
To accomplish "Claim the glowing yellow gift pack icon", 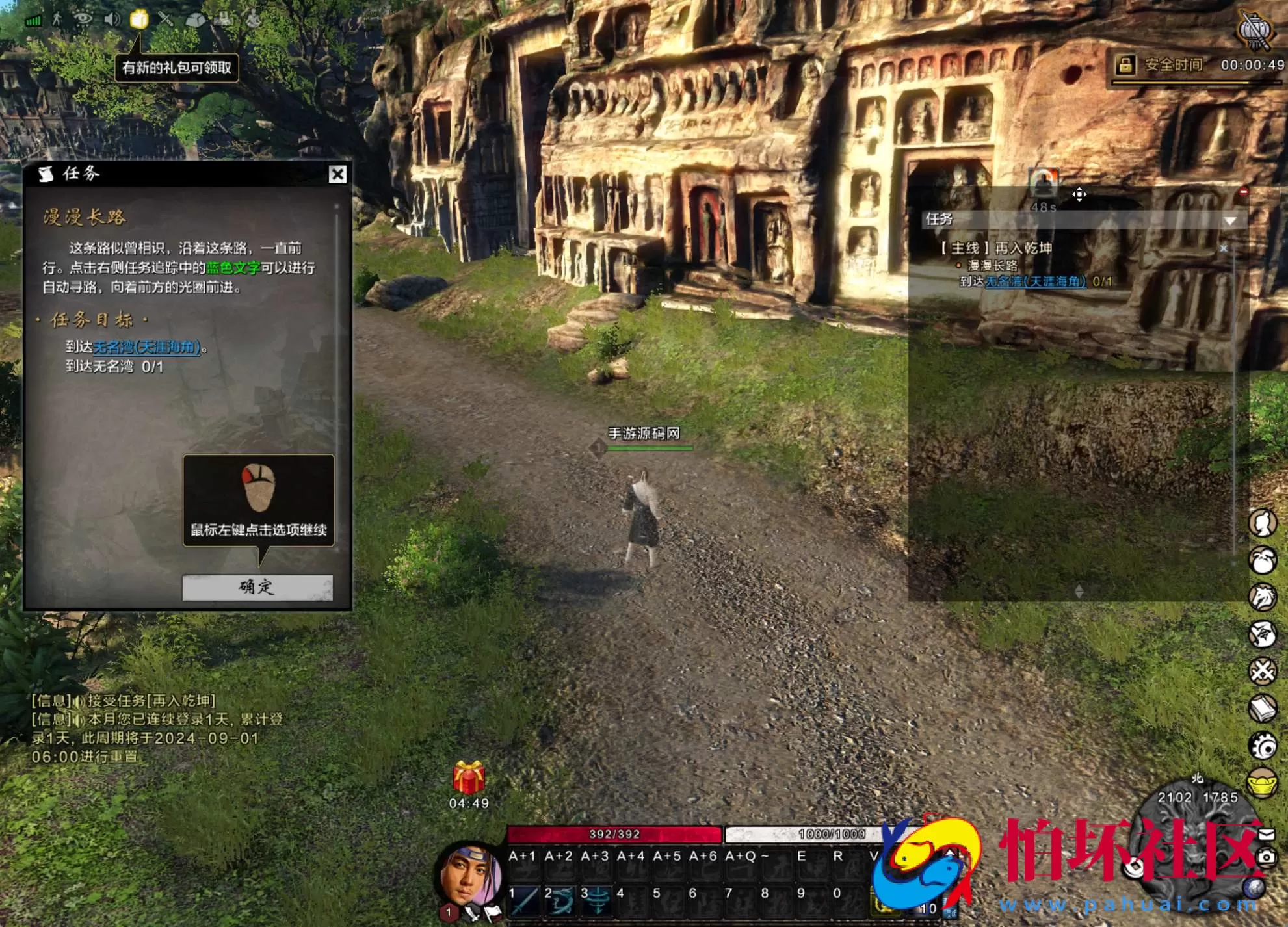I will point(138,20).
